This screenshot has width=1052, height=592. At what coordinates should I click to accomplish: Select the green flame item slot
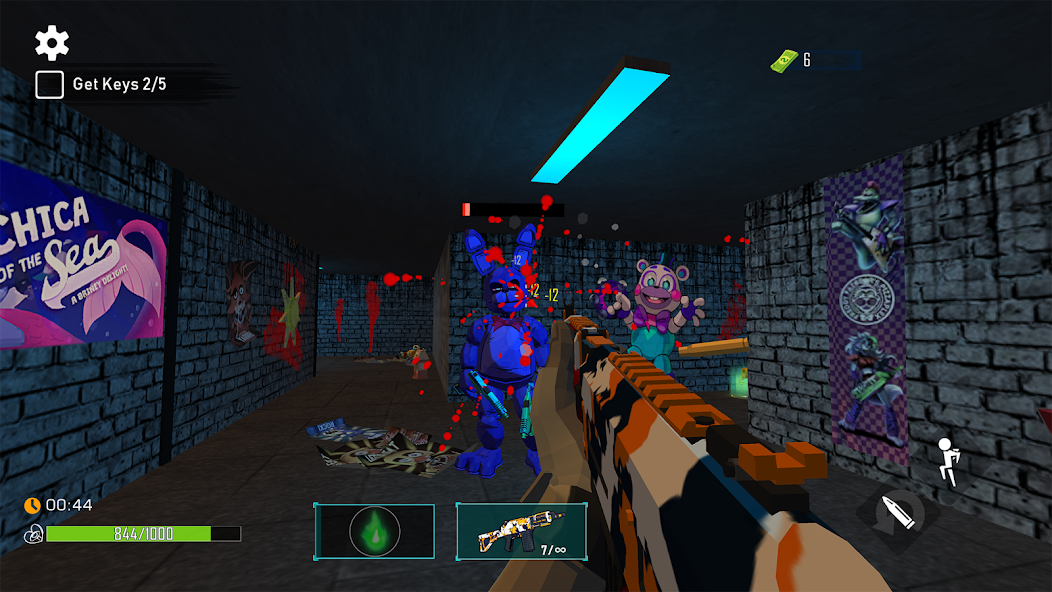pyautogui.click(x=374, y=531)
